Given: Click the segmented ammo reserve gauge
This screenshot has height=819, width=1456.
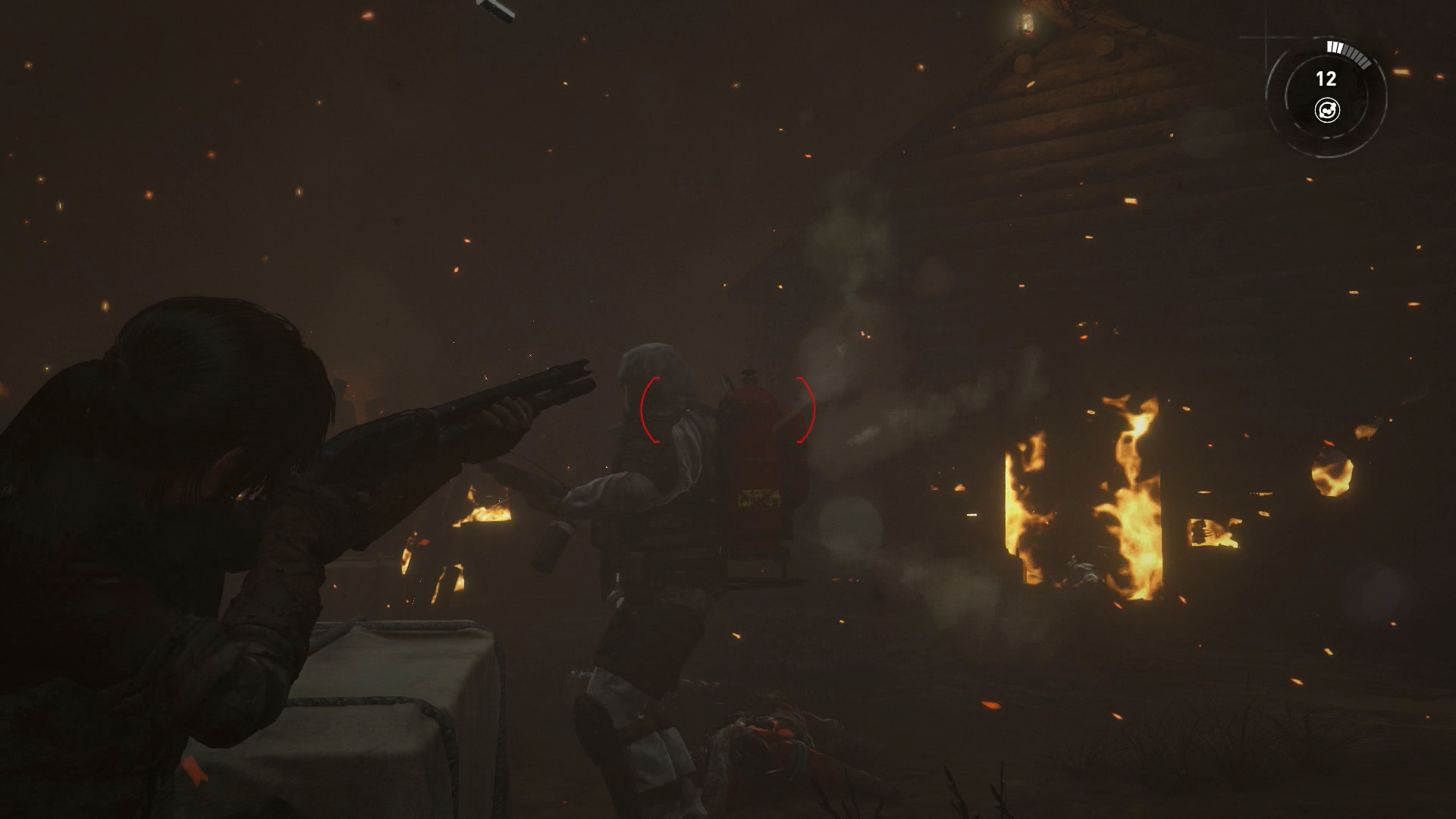Looking at the screenshot, I should tap(1346, 53).
